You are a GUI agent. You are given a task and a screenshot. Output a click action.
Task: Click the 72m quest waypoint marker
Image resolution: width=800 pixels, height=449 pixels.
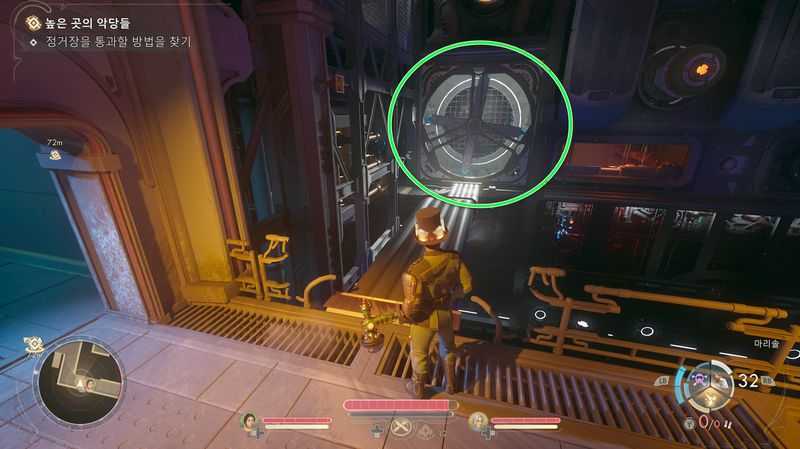pos(54,154)
